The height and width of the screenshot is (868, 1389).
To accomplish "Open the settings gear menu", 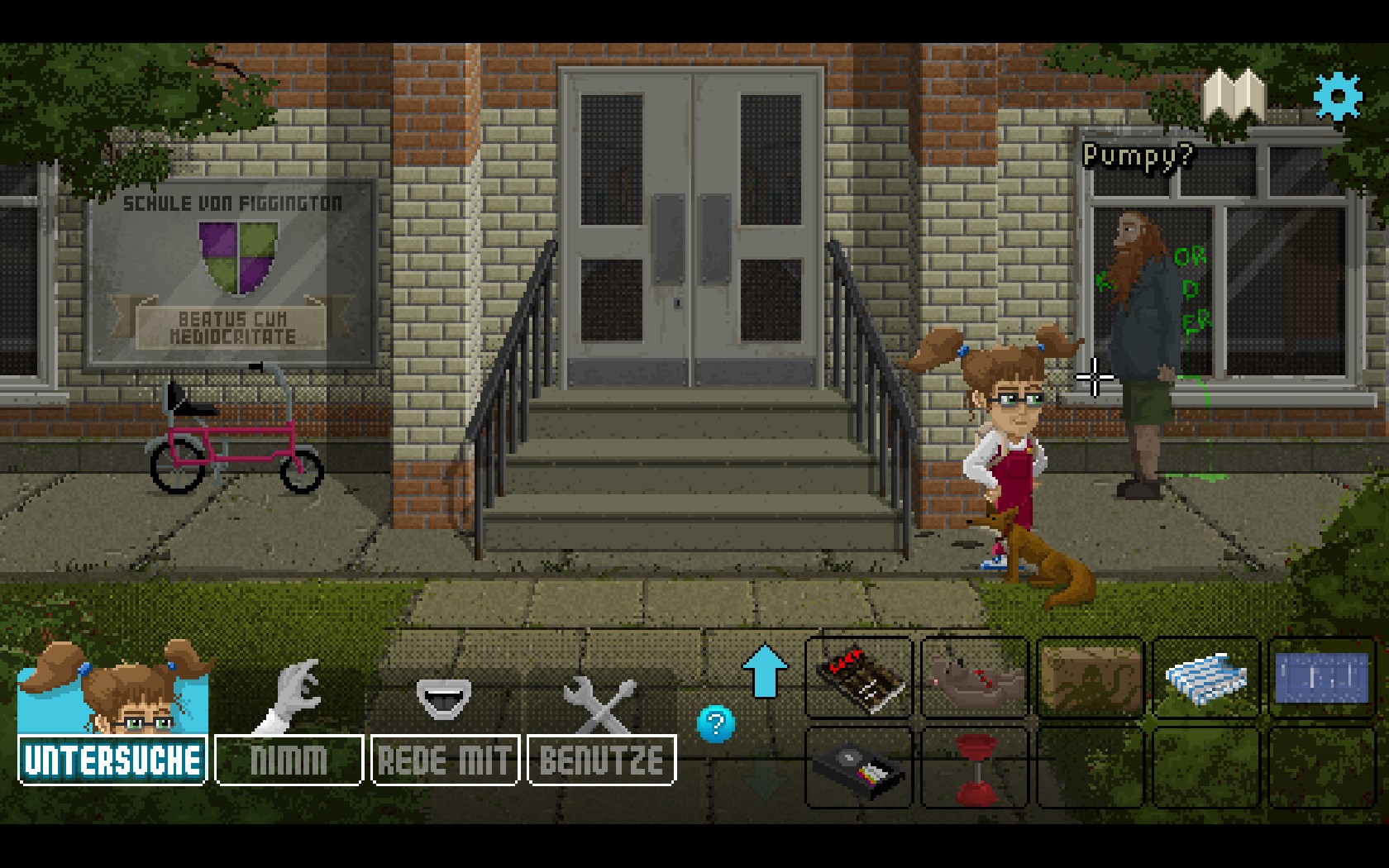I will [1337, 97].
